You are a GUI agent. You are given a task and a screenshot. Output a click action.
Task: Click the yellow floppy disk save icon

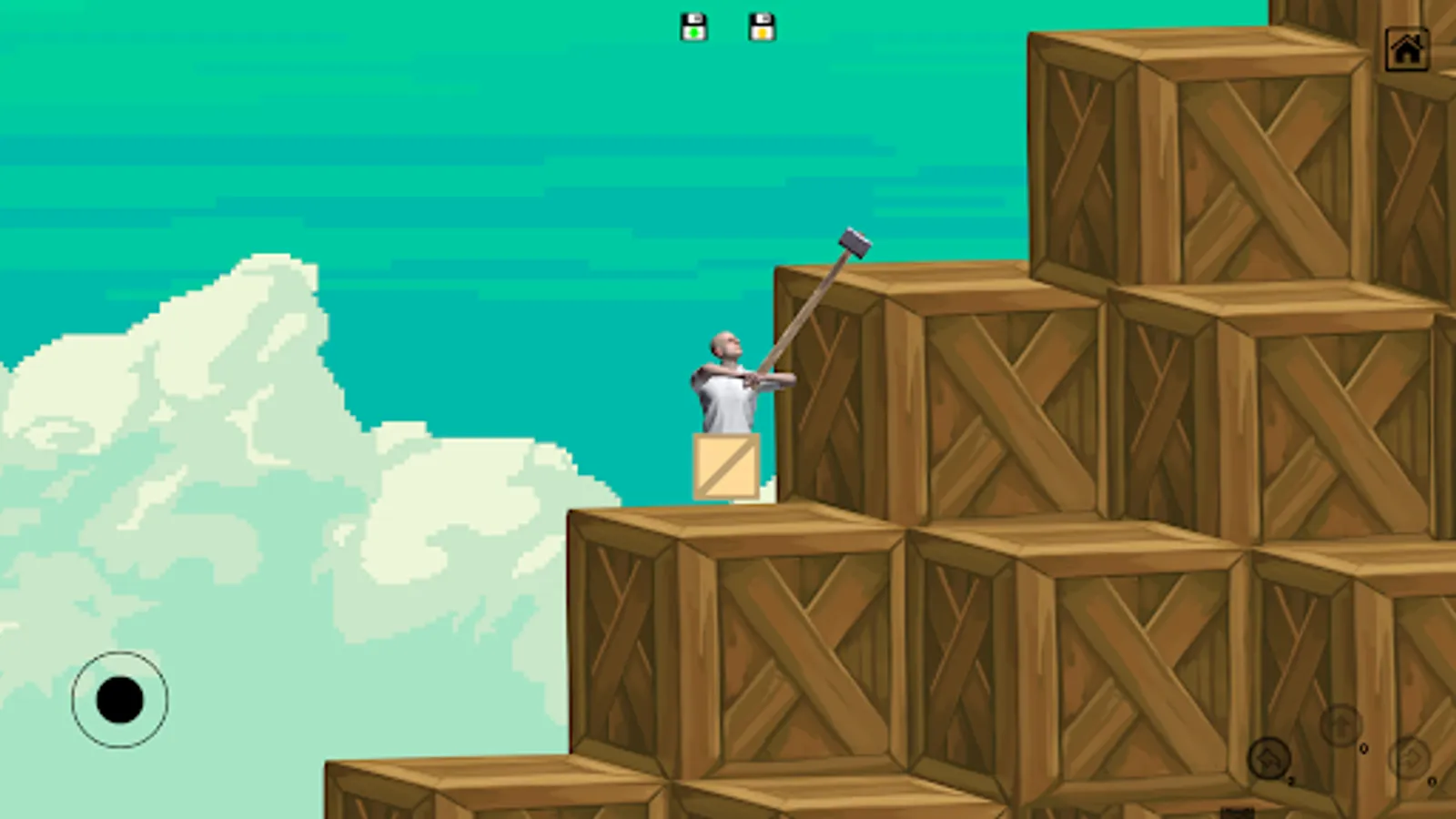[761, 25]
